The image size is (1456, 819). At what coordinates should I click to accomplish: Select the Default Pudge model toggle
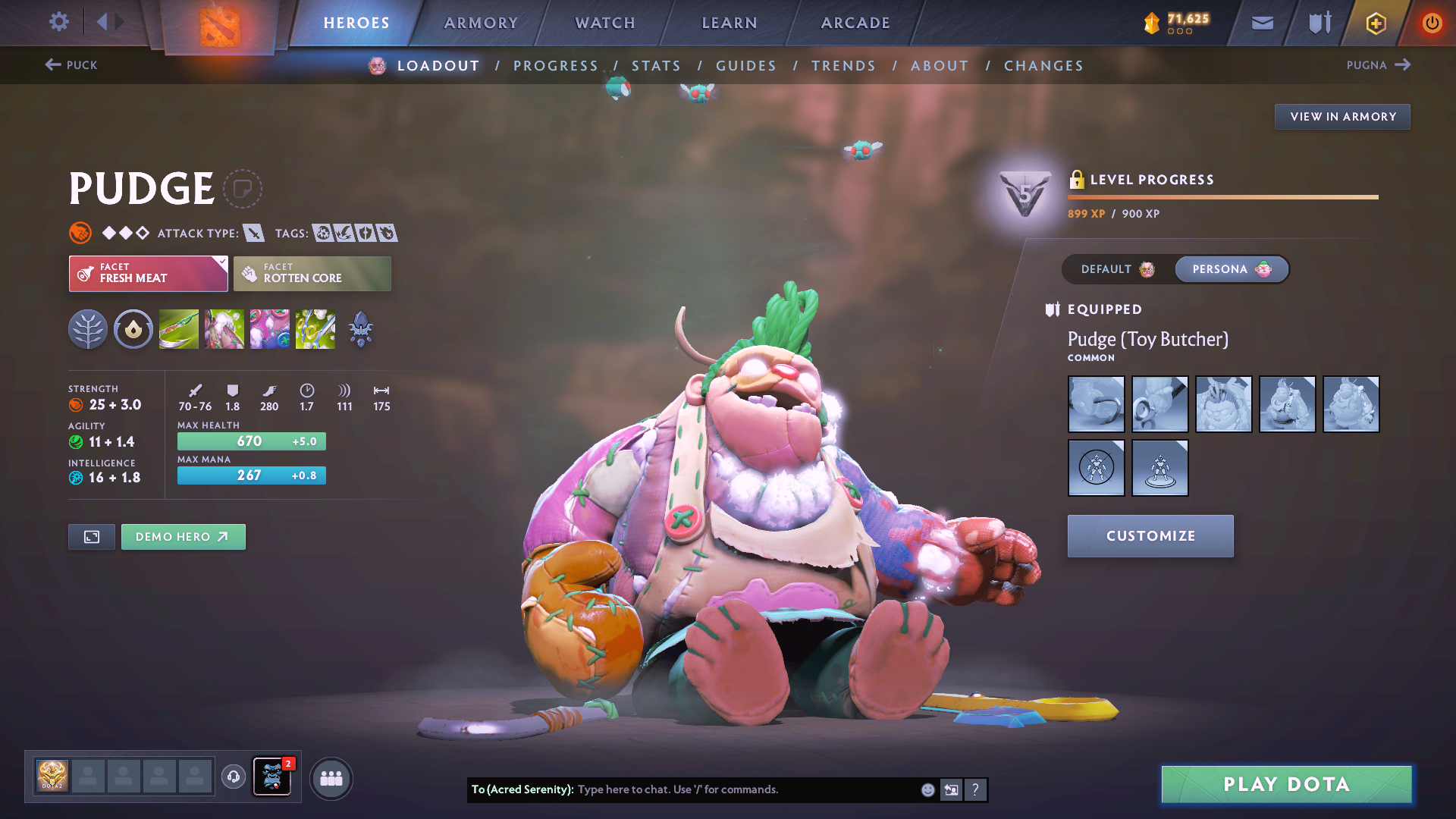click(x=1117, y=269)
